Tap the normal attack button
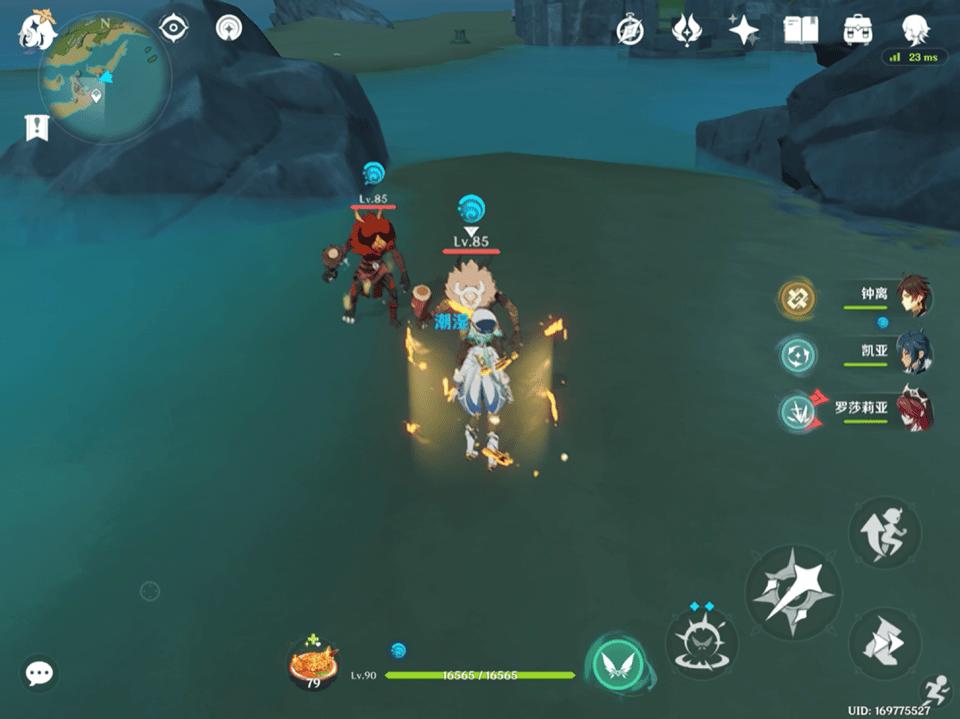 coord(792,592)
